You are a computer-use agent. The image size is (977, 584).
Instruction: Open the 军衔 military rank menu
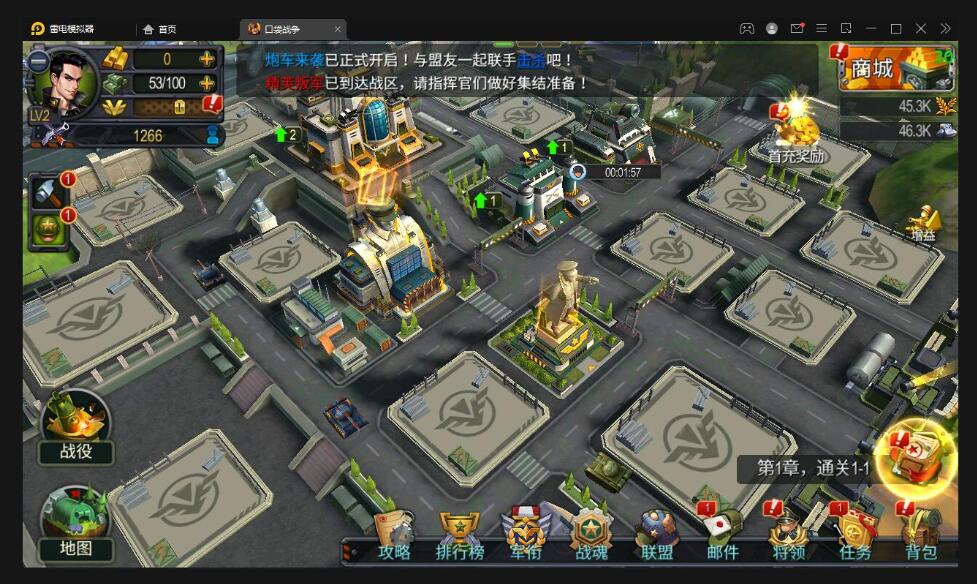coord(525,536)
